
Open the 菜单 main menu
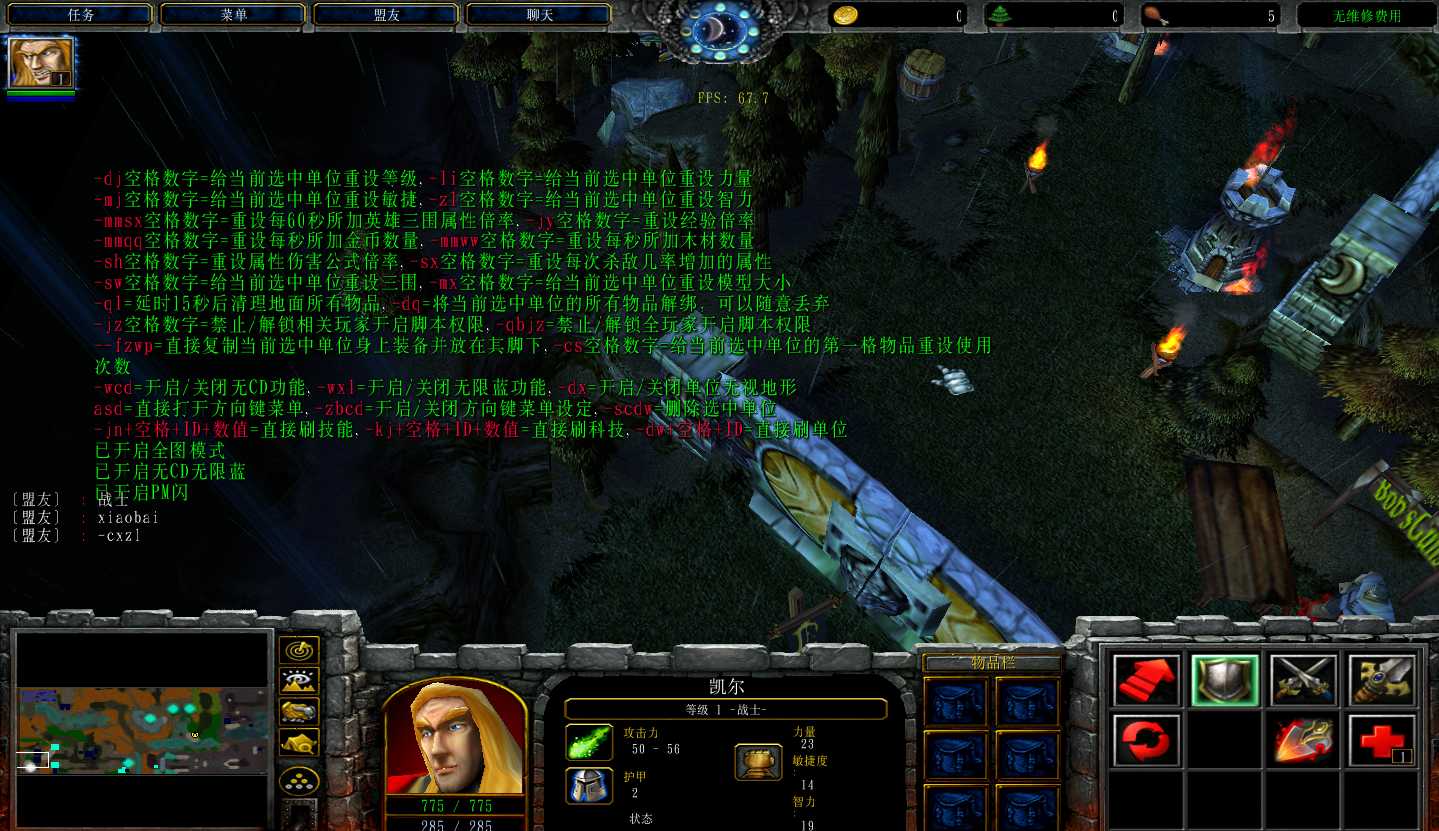tap(234, 15)
